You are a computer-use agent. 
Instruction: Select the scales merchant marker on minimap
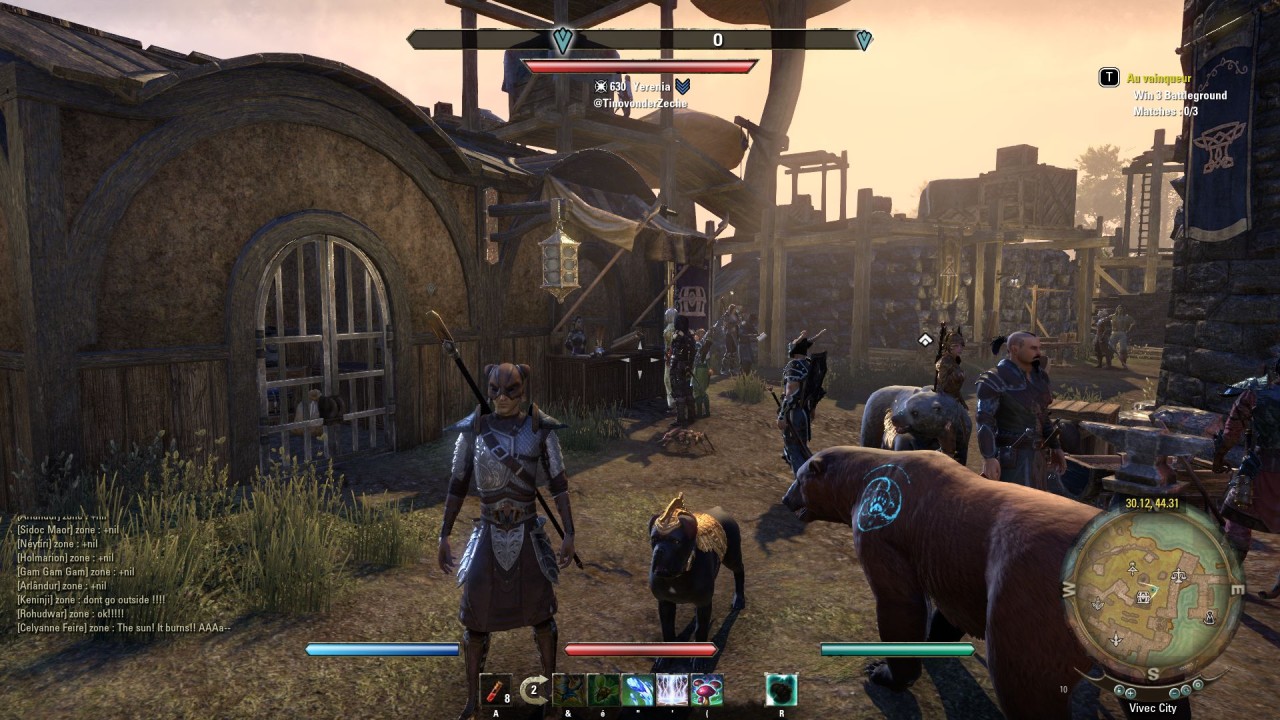pos(1178,575)
